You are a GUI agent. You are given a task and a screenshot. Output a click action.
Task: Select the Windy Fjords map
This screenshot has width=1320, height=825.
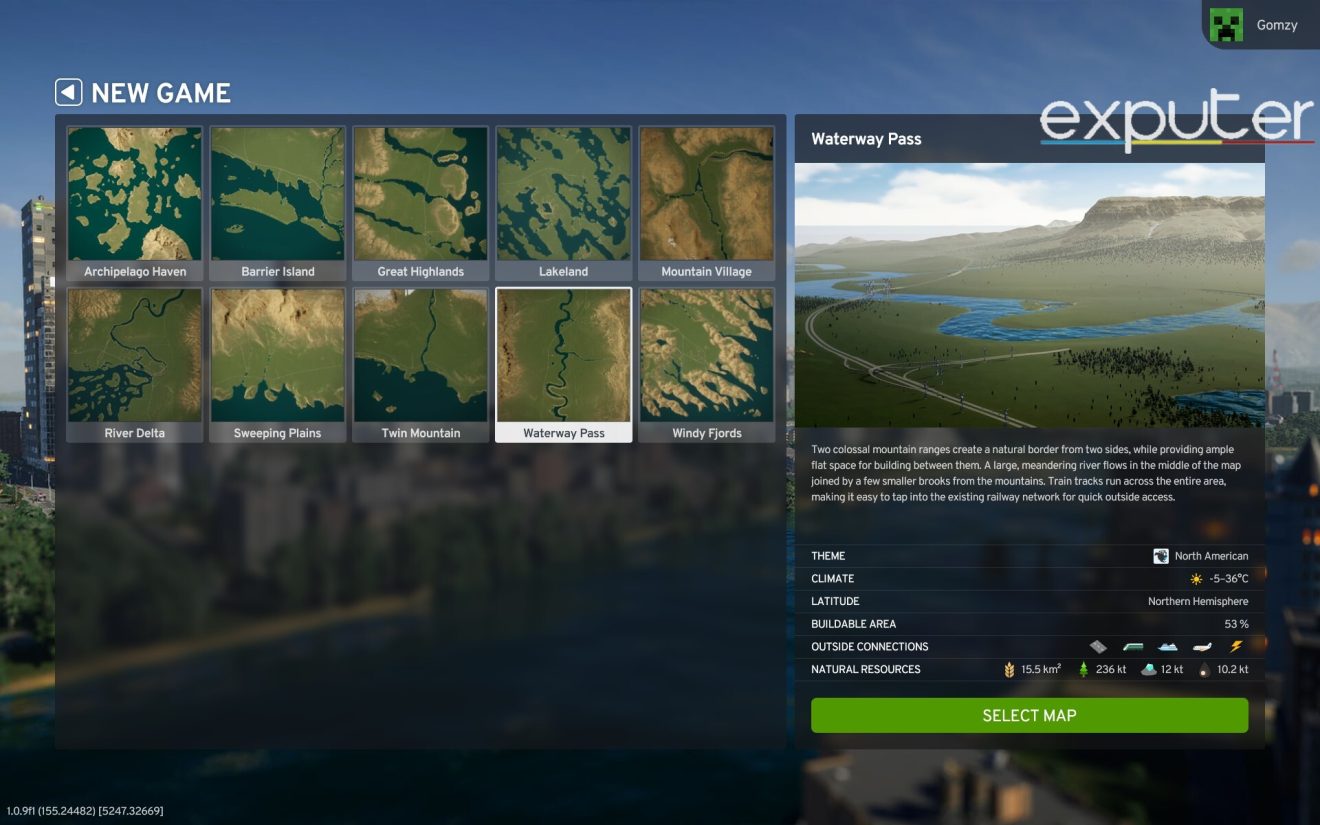coord(706,355)
